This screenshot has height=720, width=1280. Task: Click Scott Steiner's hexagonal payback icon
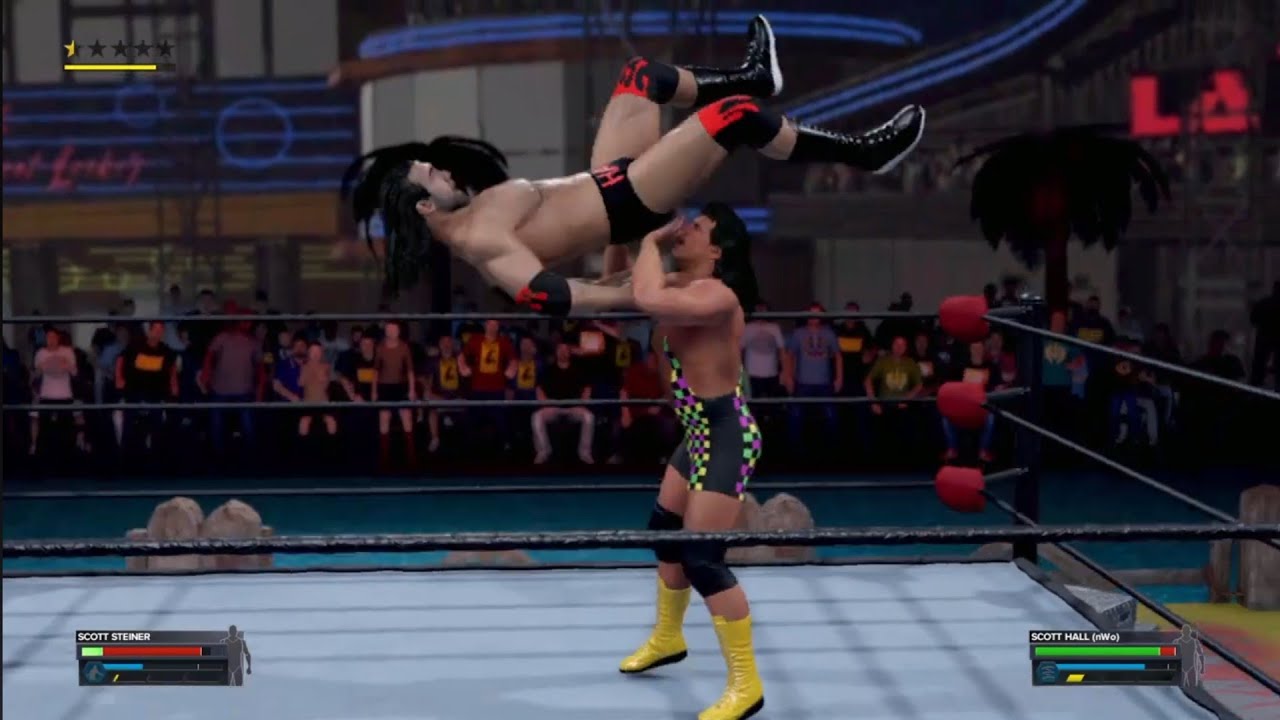[x=95, y=671]
